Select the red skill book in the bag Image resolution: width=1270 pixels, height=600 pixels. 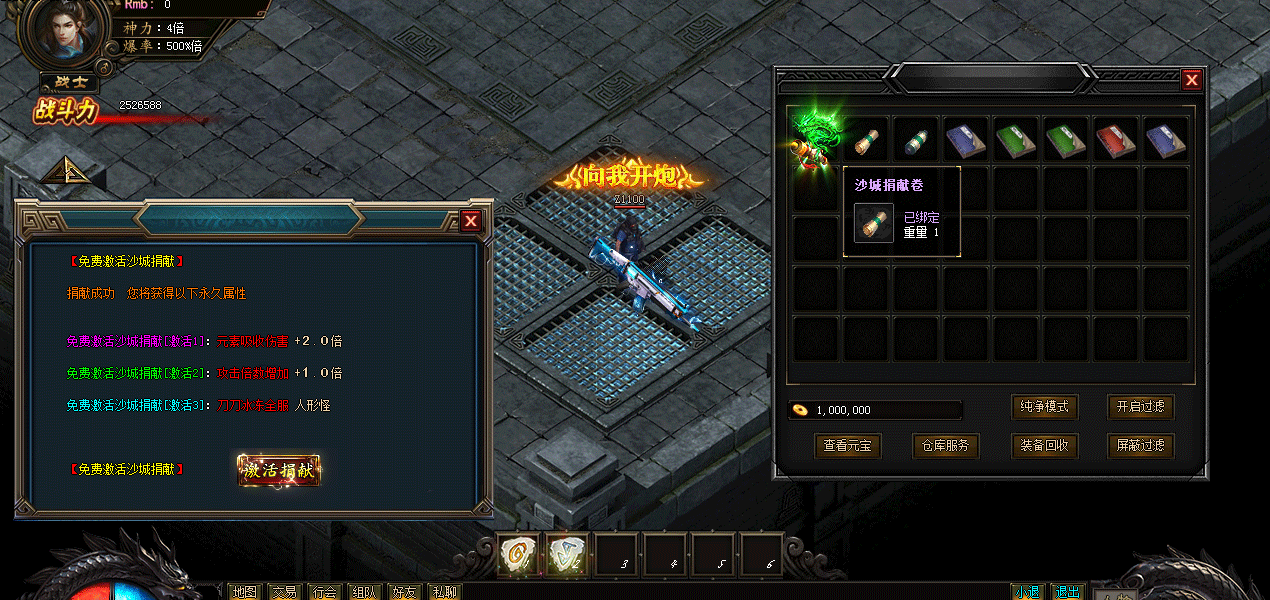tap(1116, 140)
